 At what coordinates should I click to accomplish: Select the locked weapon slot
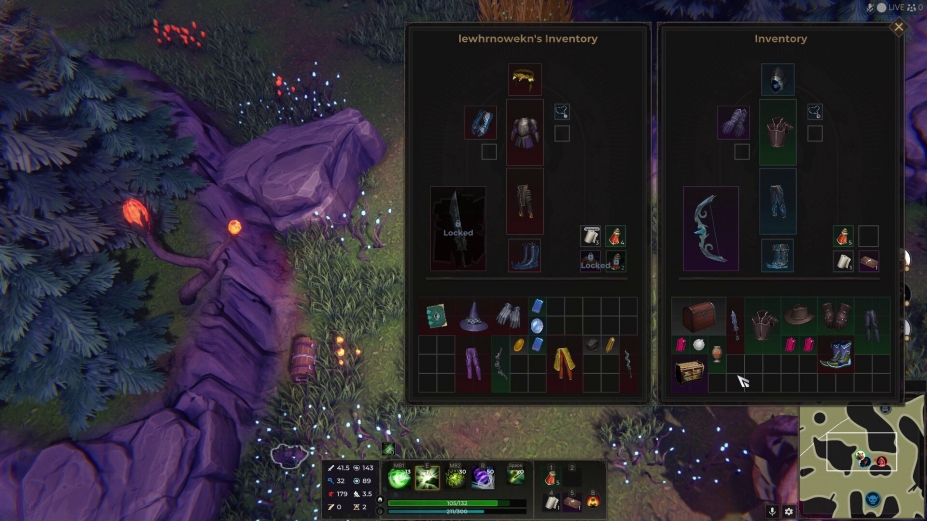[458, 228]
